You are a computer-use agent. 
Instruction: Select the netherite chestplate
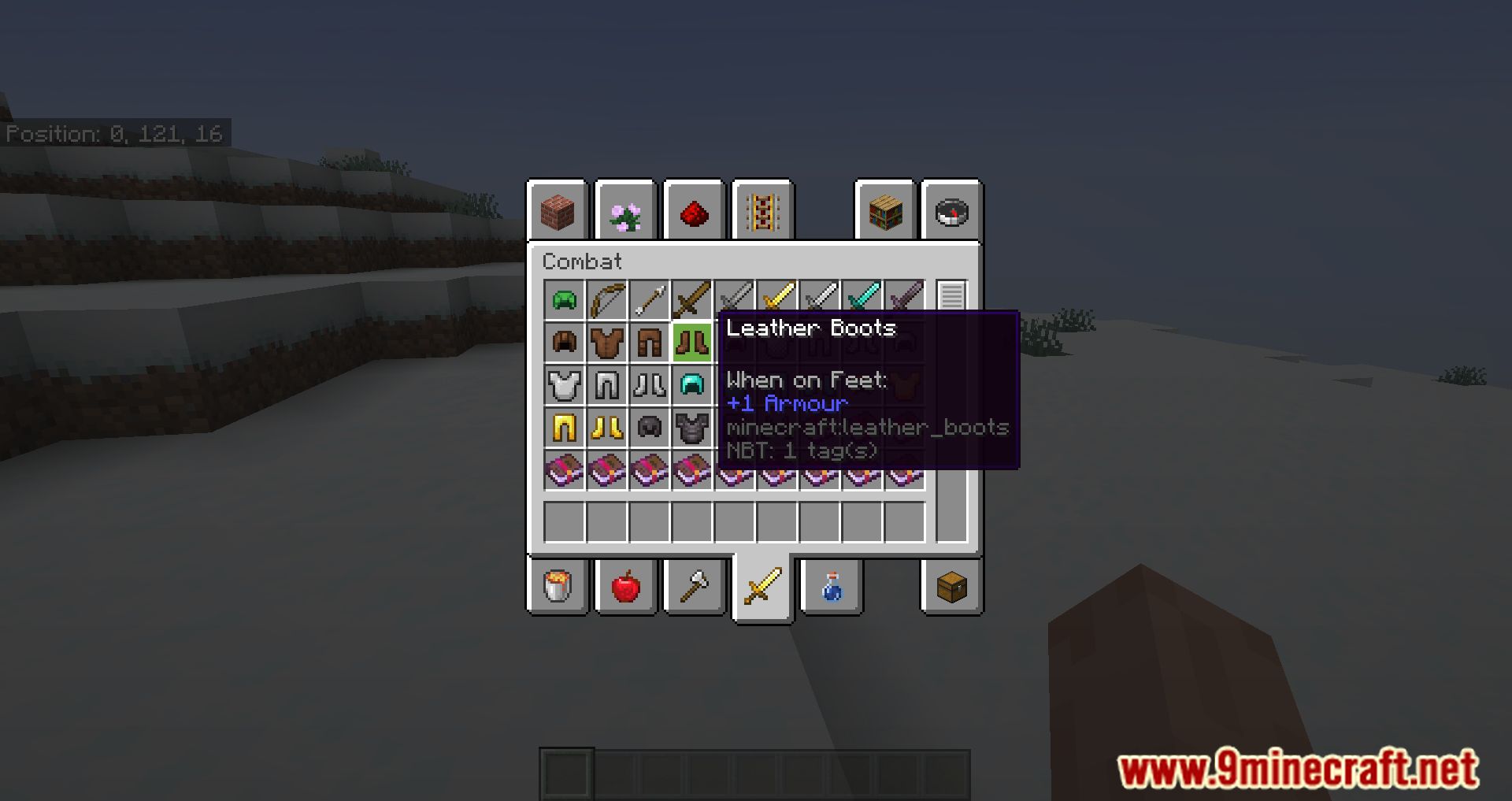[692, 428]
